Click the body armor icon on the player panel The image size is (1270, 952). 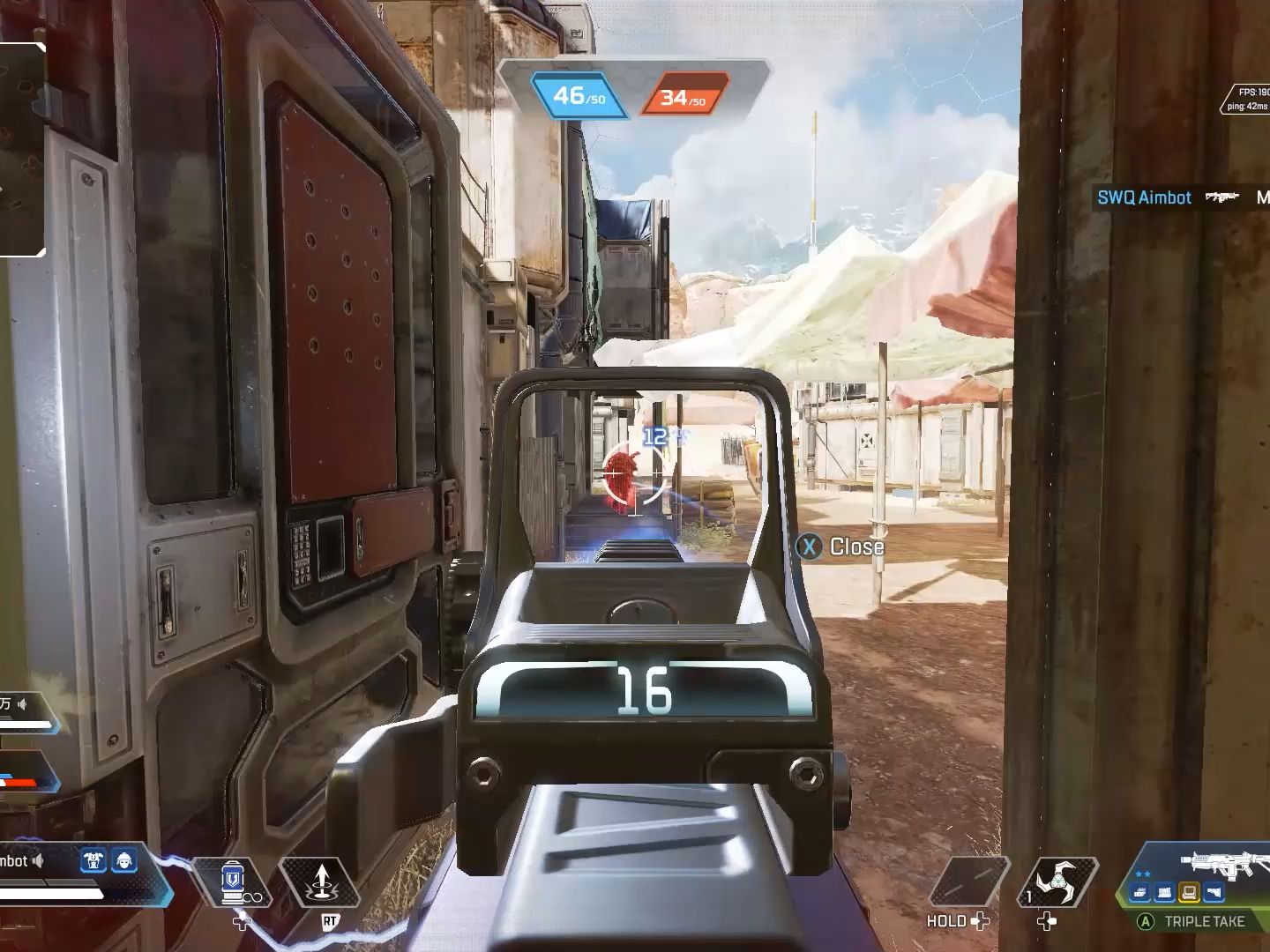[x=93, y=861]
